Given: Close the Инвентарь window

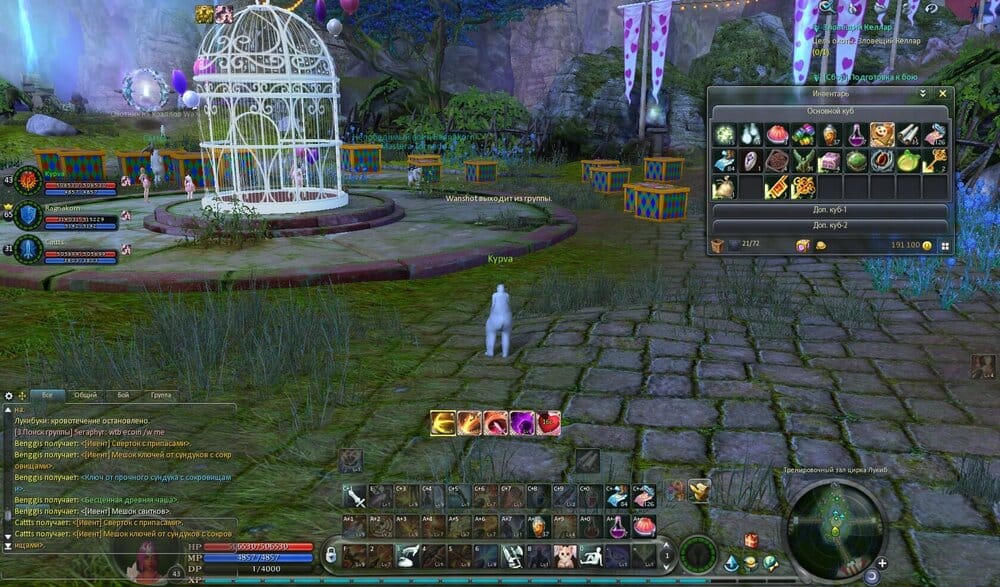Looking at the screenshot, I should [x=941, y=93].
